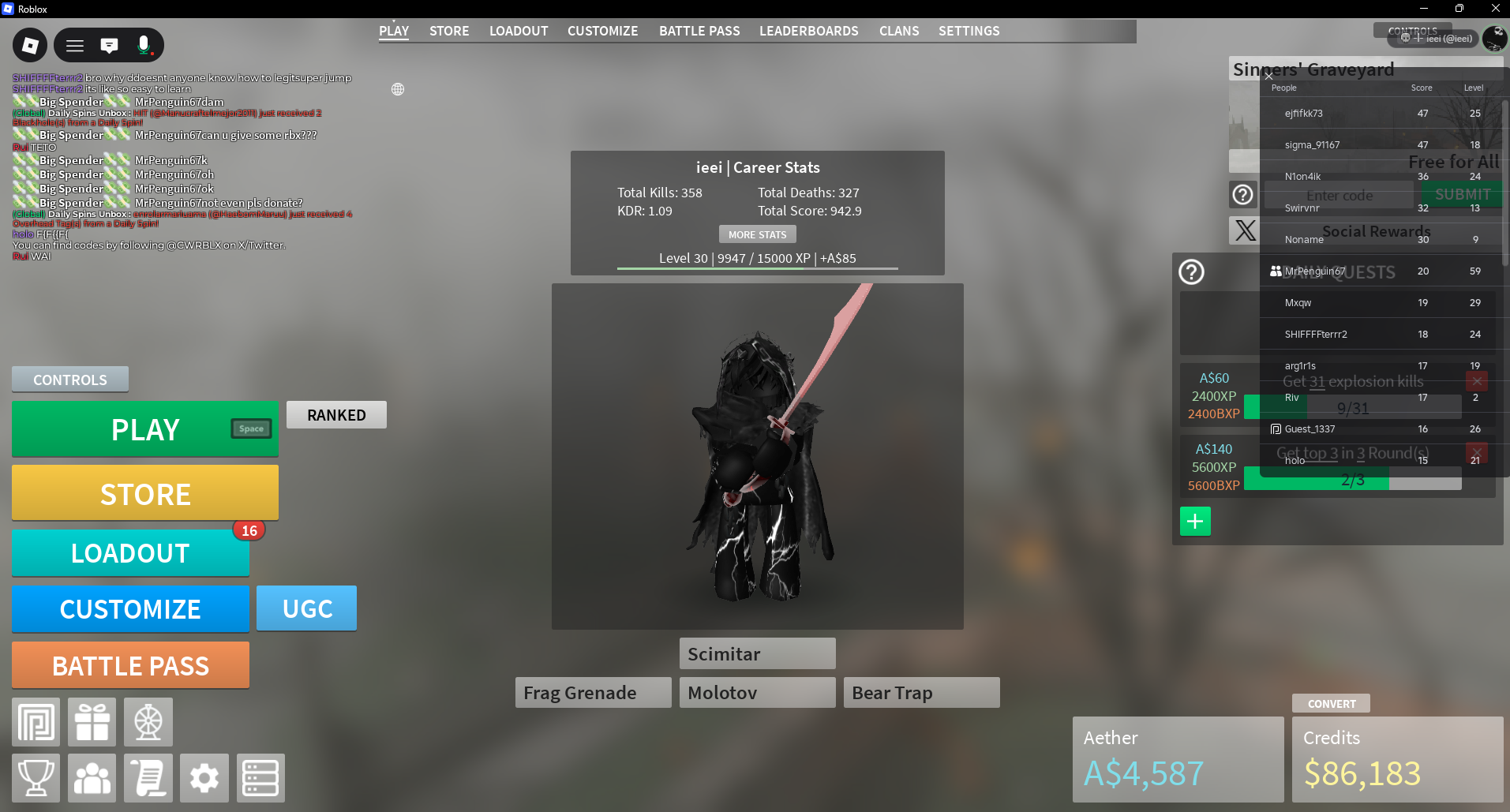Open the SETTINGS tab in top bar
The image size is (1510, 812).
pos(969,31)
